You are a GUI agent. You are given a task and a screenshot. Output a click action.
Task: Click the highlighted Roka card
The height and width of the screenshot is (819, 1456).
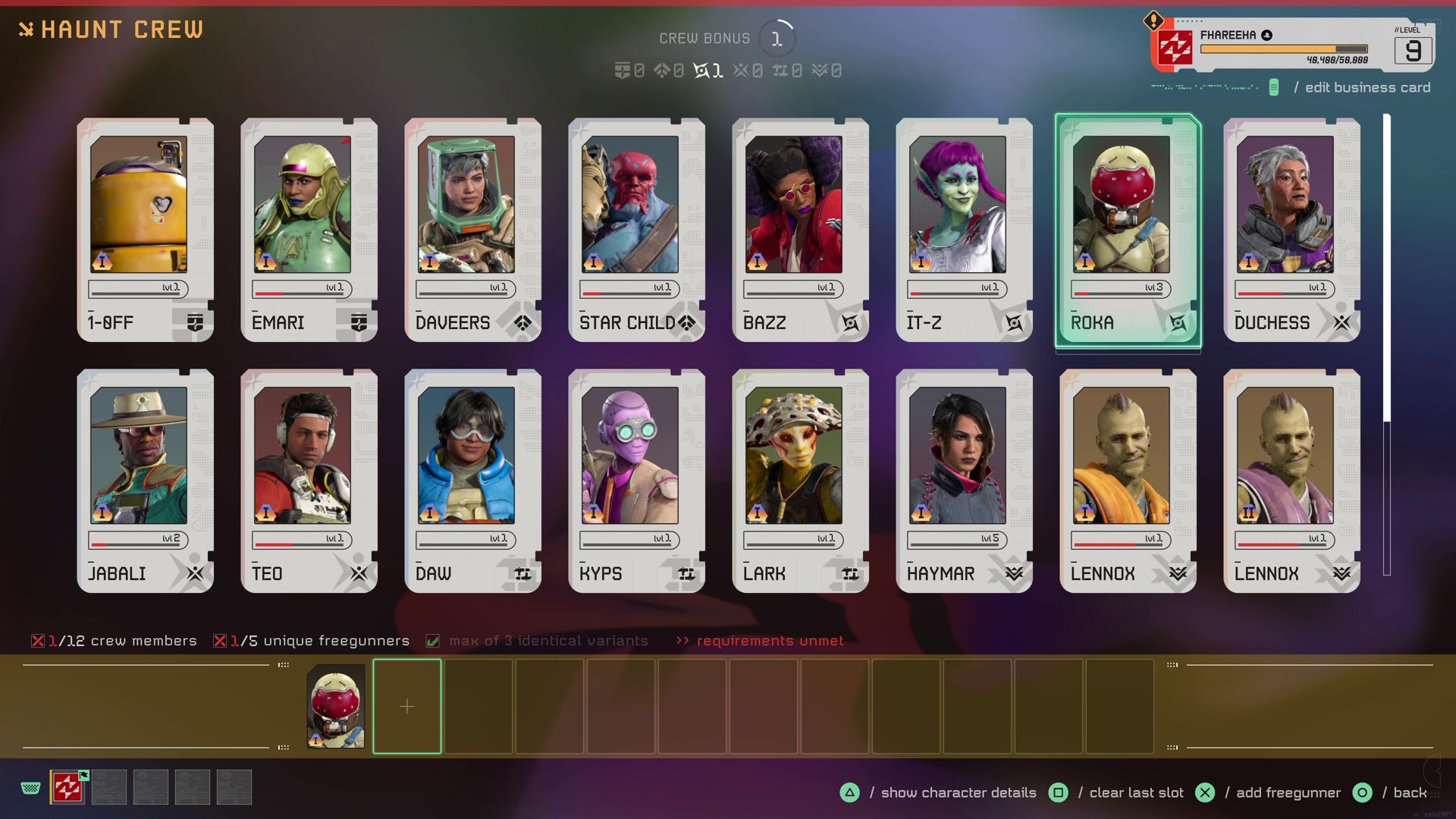pyautogui.click(x=1128, y=230)
